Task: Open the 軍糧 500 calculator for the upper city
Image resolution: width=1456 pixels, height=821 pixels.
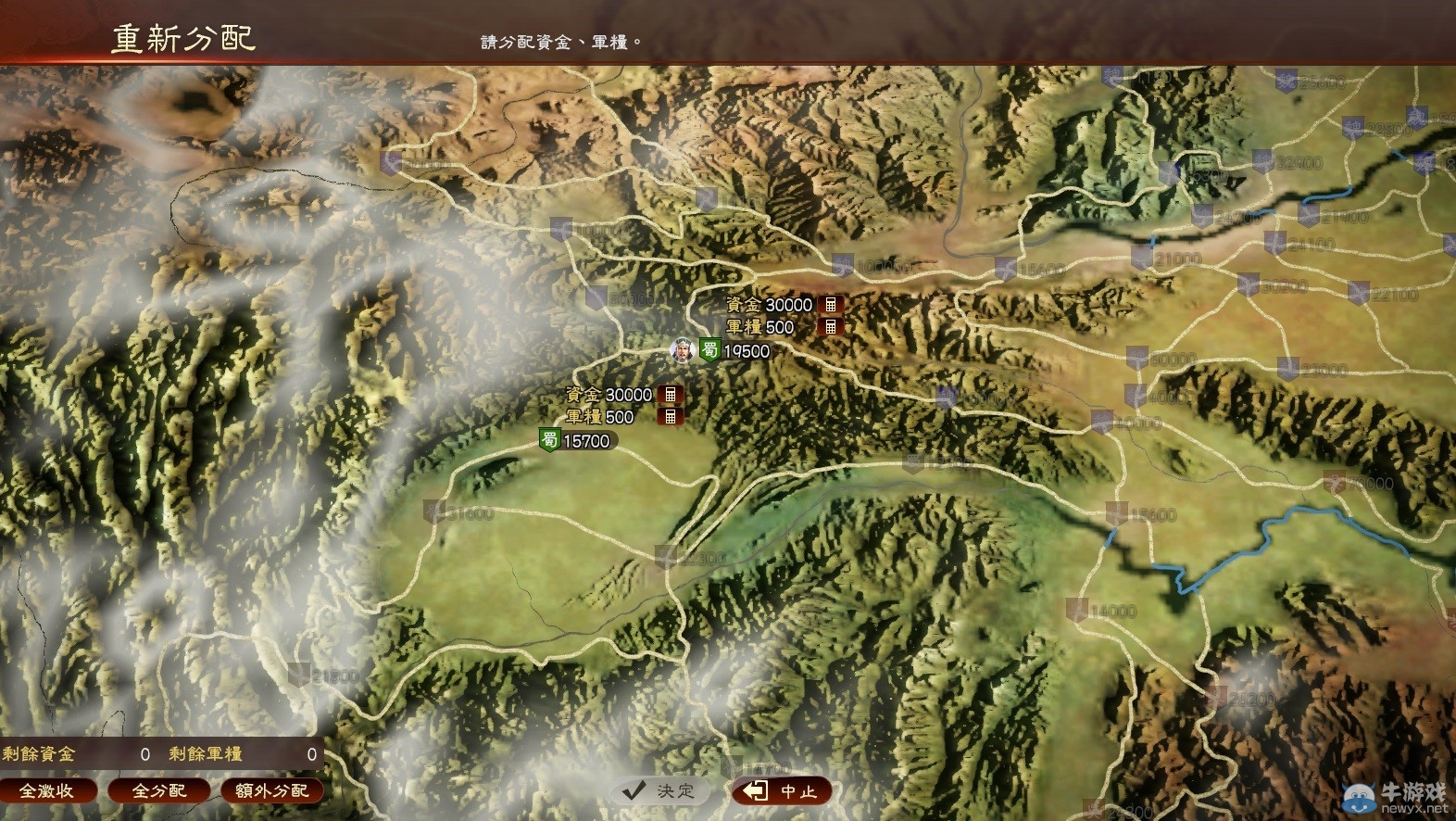Action: [831, 326]
